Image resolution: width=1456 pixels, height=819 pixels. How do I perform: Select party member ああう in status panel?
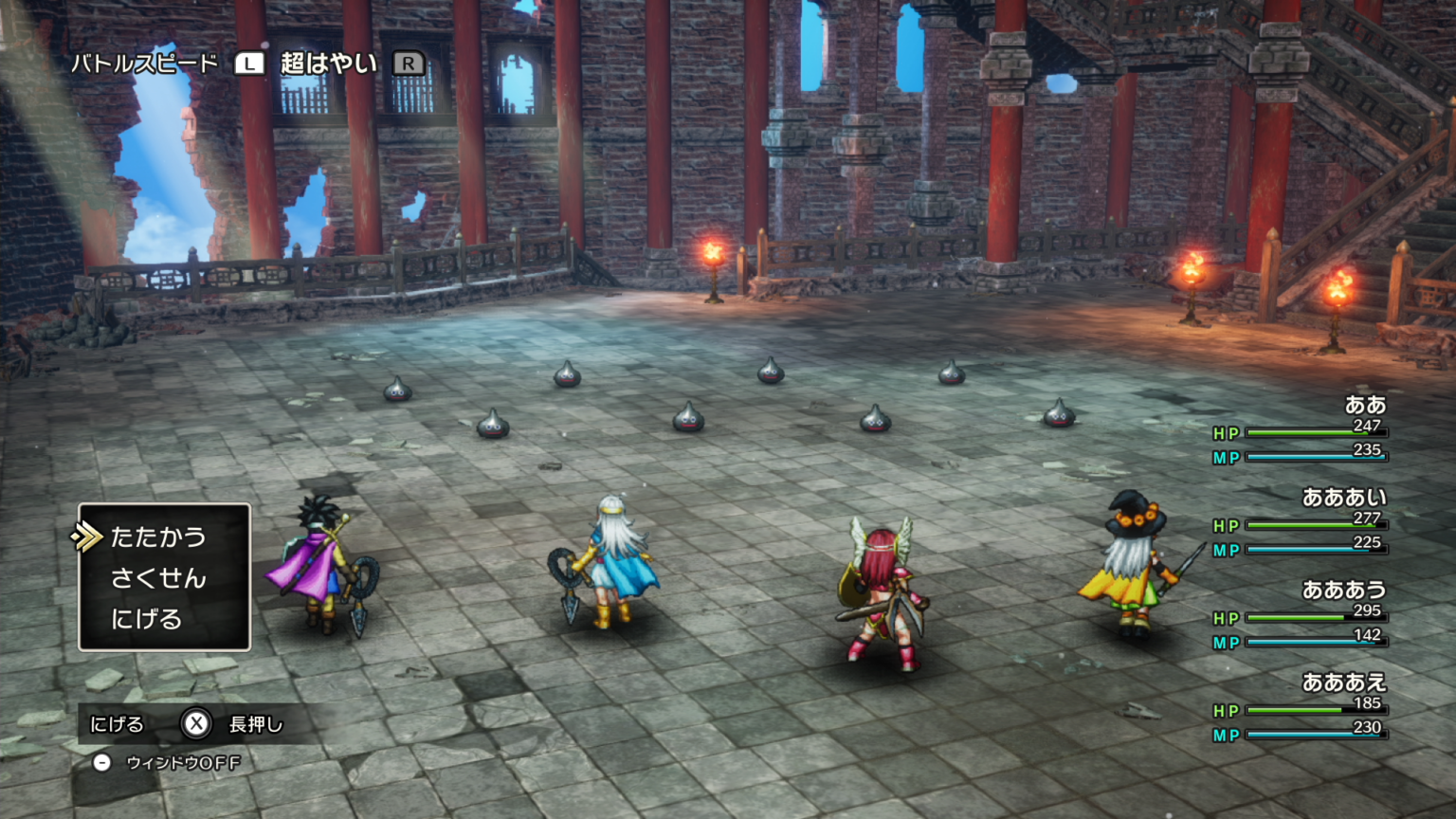pyautogui.click(x=1343, y=591)
